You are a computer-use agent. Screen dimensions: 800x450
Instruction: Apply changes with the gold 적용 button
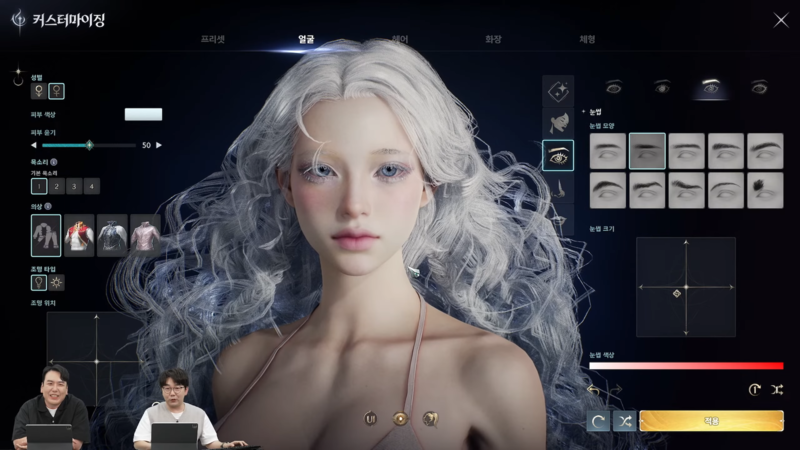pos(712,421)
